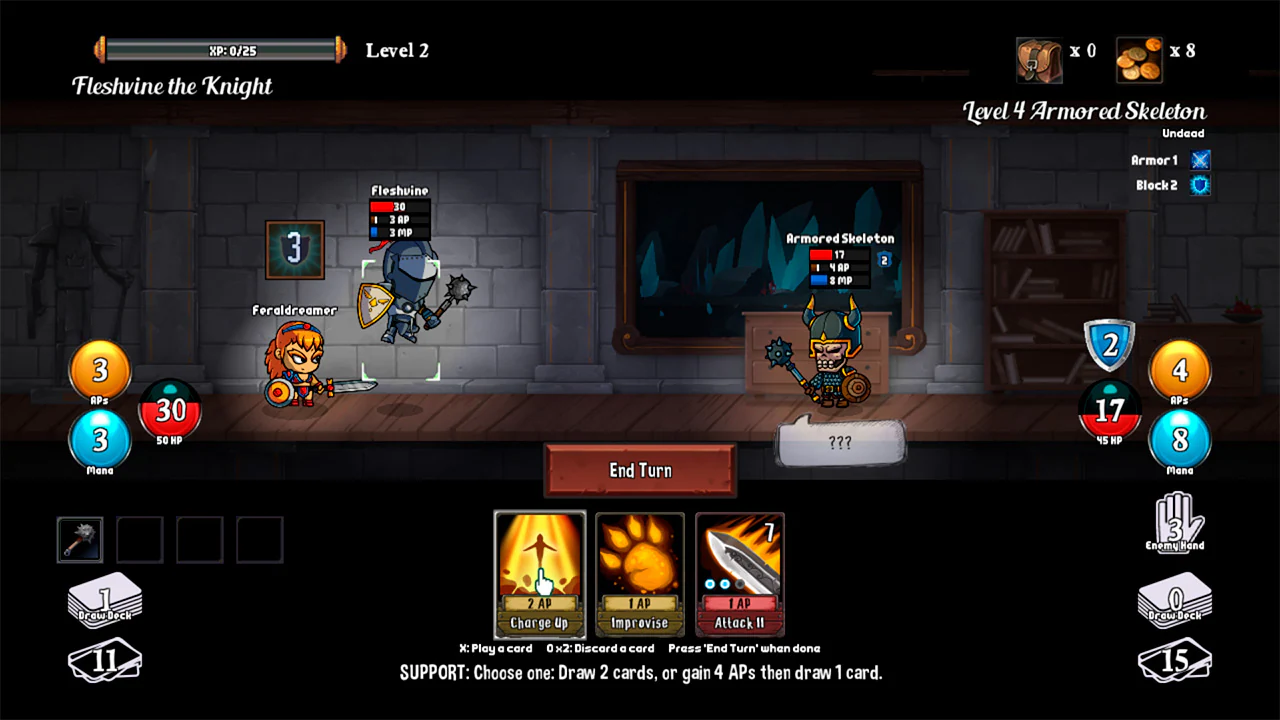Click the numbered card pickup near Feraldreamer
Screen dimensions: 1280x720
[x=294, y=248]
